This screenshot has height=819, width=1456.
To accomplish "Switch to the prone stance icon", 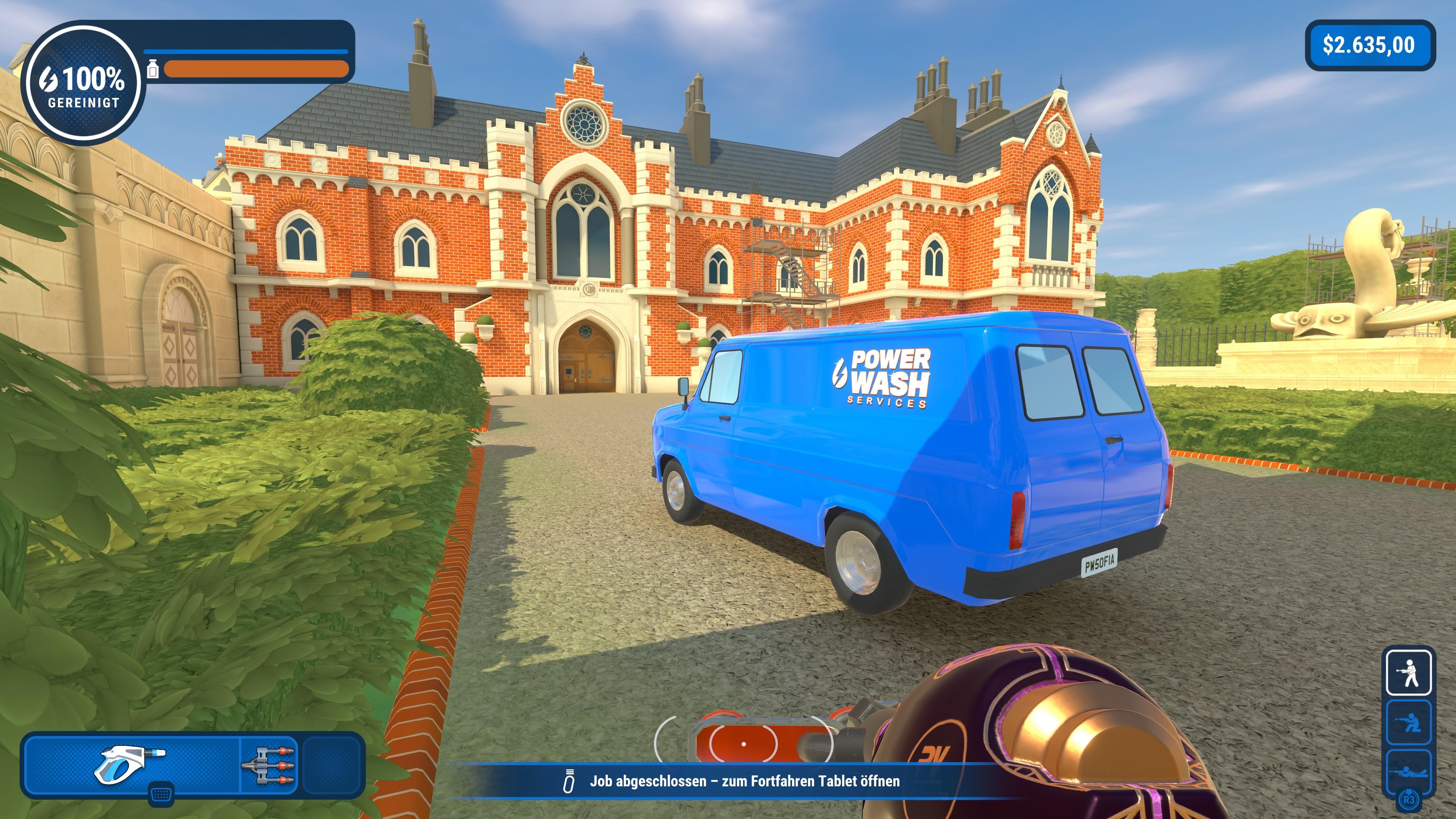I will click(x=1409, y=771).
